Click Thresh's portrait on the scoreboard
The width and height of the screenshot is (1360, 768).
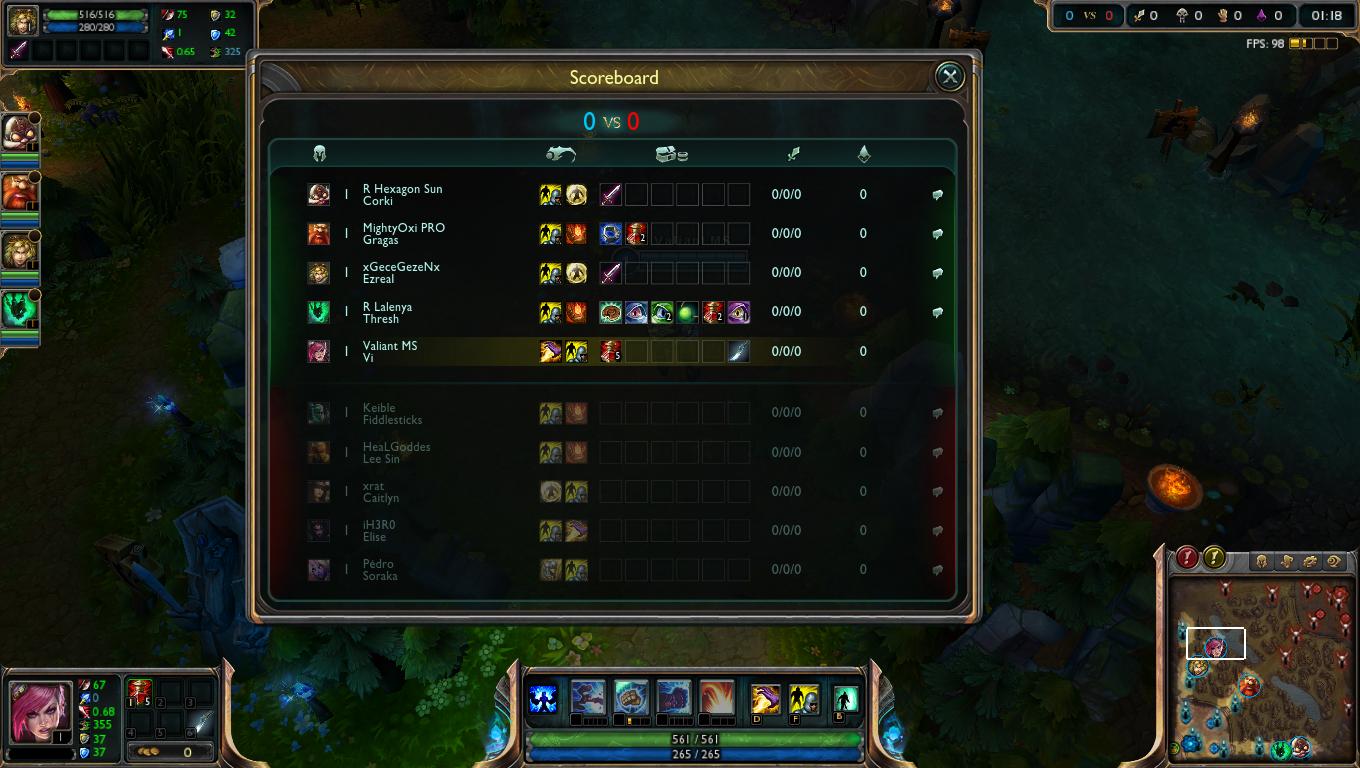(x=319, y=312)
